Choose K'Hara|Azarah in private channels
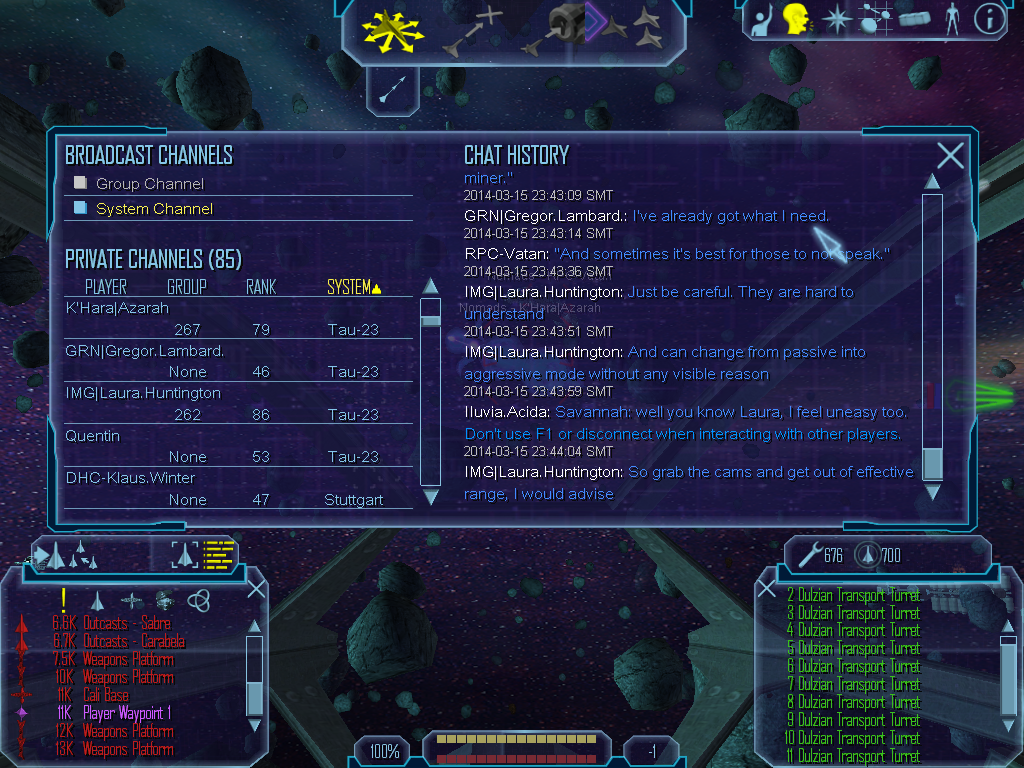 pyautogui.click(x=117, y=308)
